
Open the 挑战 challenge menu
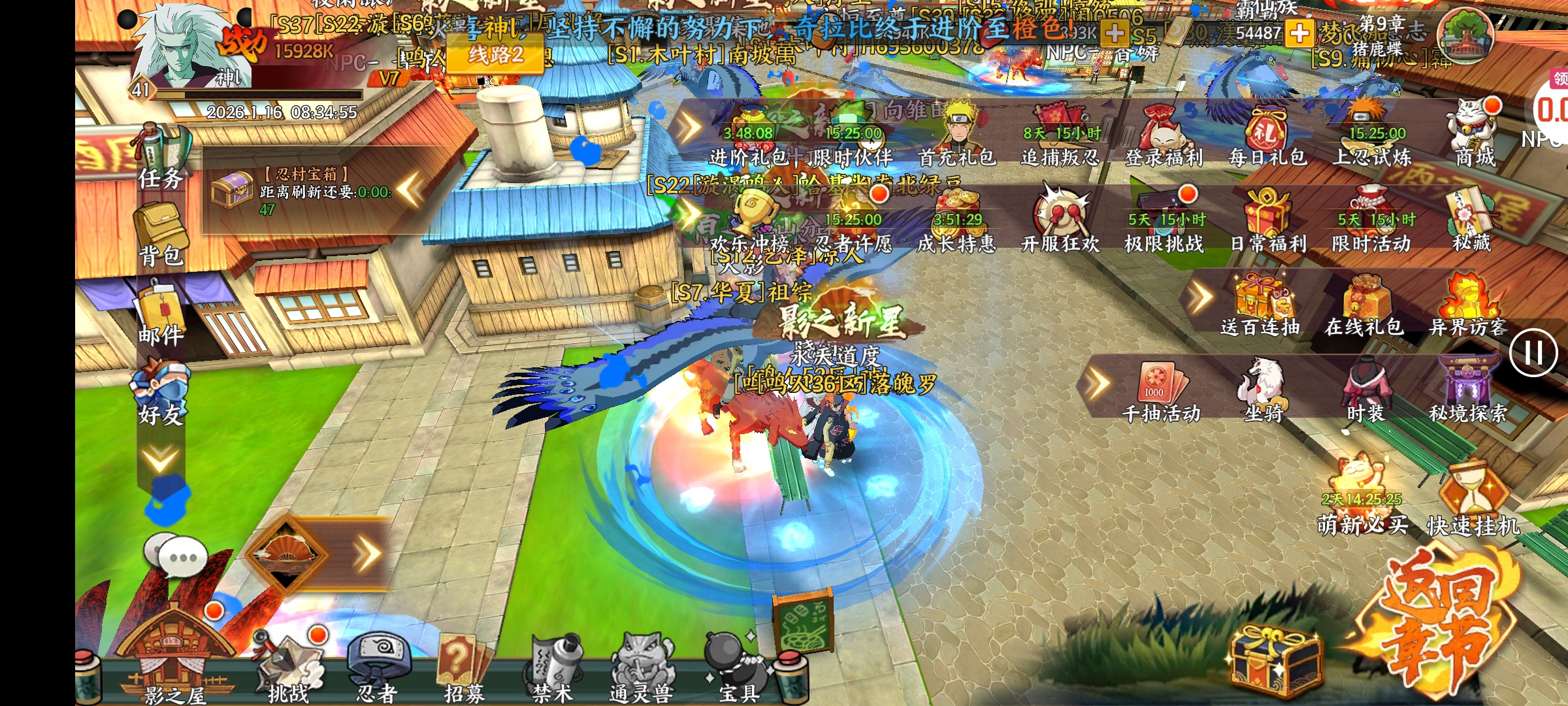pyautogui.click(x=289, y=667)
